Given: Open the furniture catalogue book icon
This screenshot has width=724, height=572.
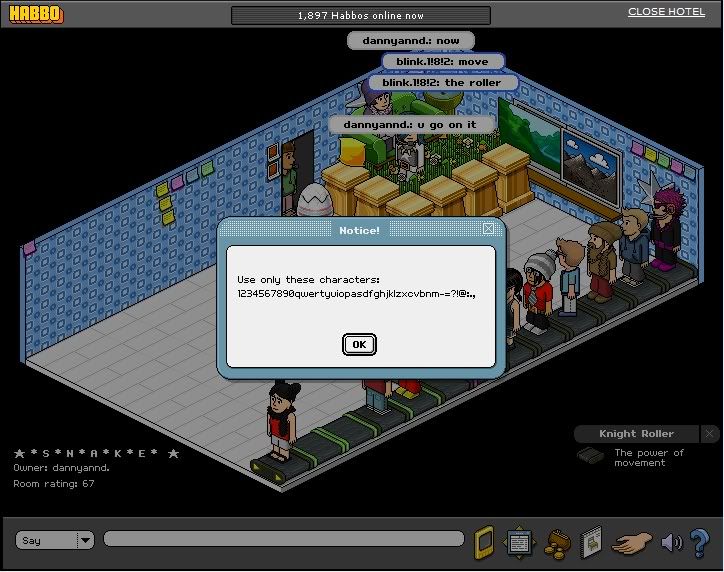Looking at the screenshot, I should tap(591, 541).
